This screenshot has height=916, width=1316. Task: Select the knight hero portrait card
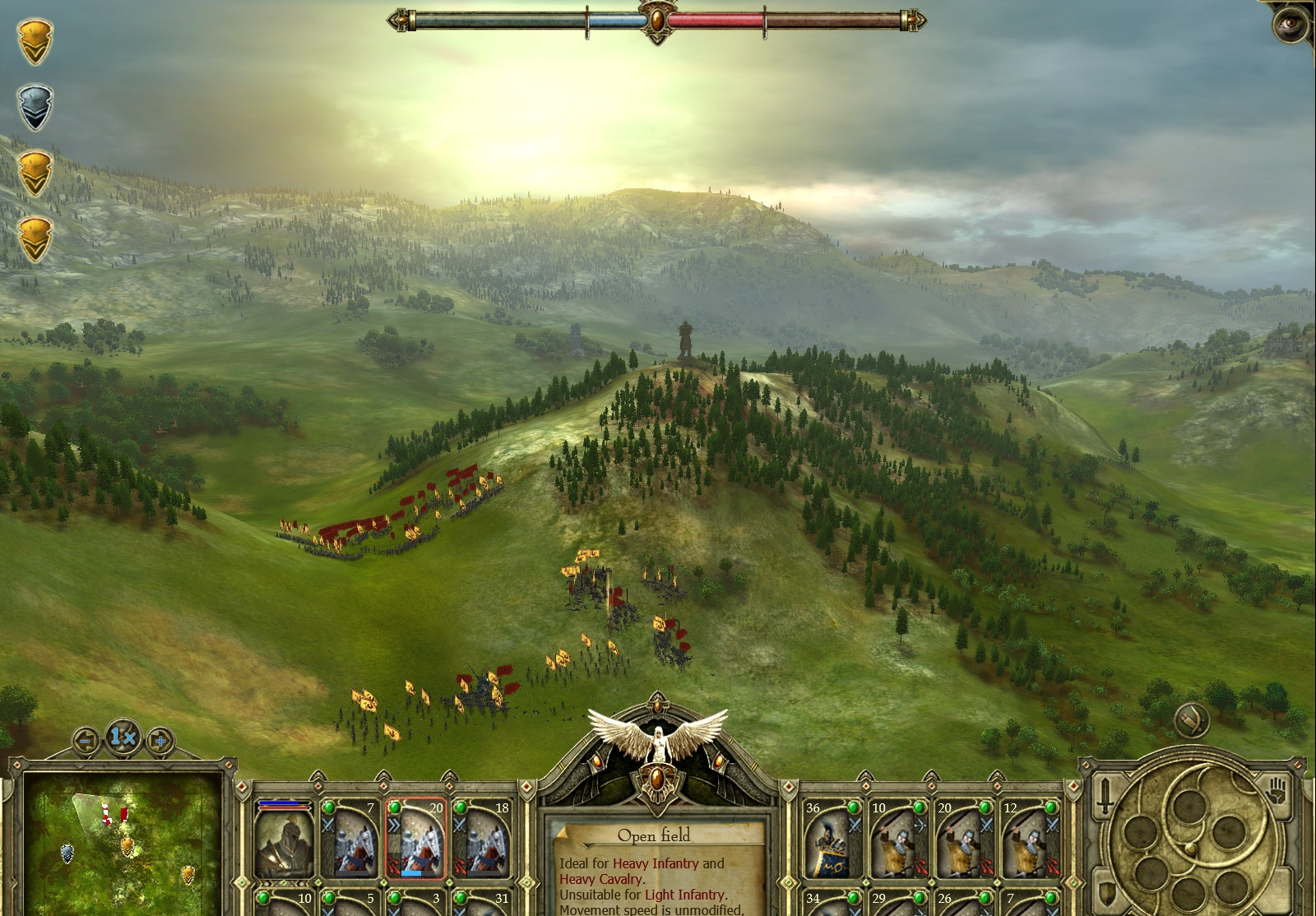click(x=284, y=840)
